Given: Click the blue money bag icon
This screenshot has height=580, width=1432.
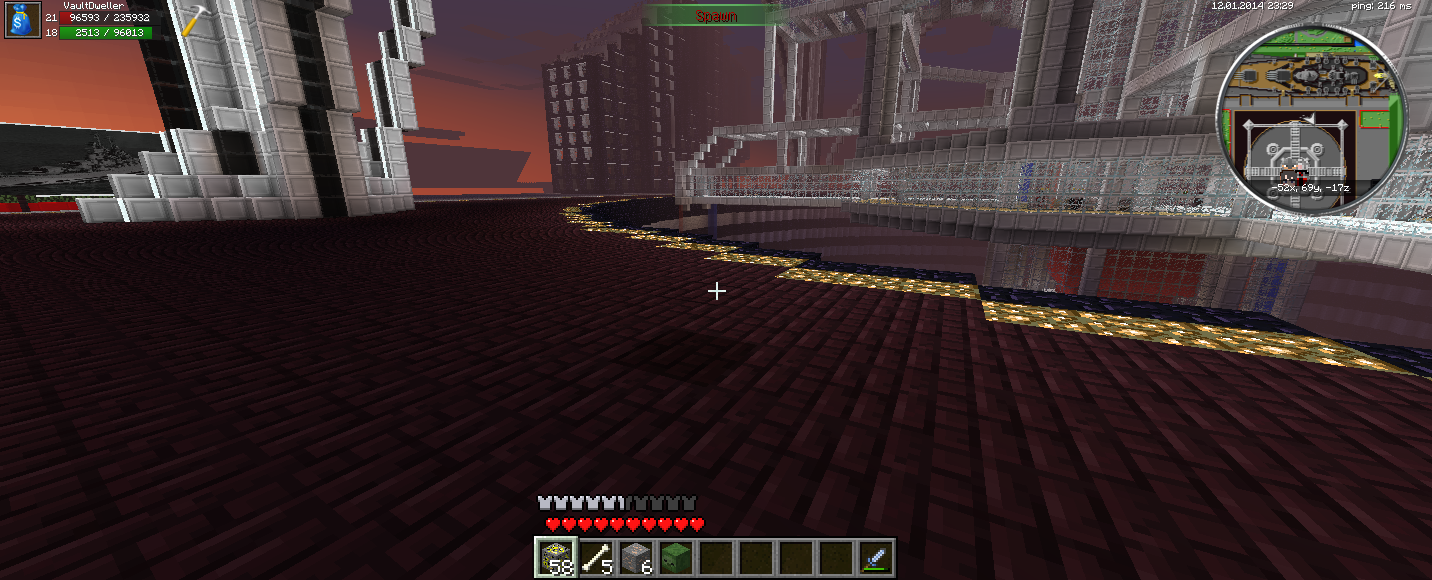Looking at the screenshot, I should [23, 20].
